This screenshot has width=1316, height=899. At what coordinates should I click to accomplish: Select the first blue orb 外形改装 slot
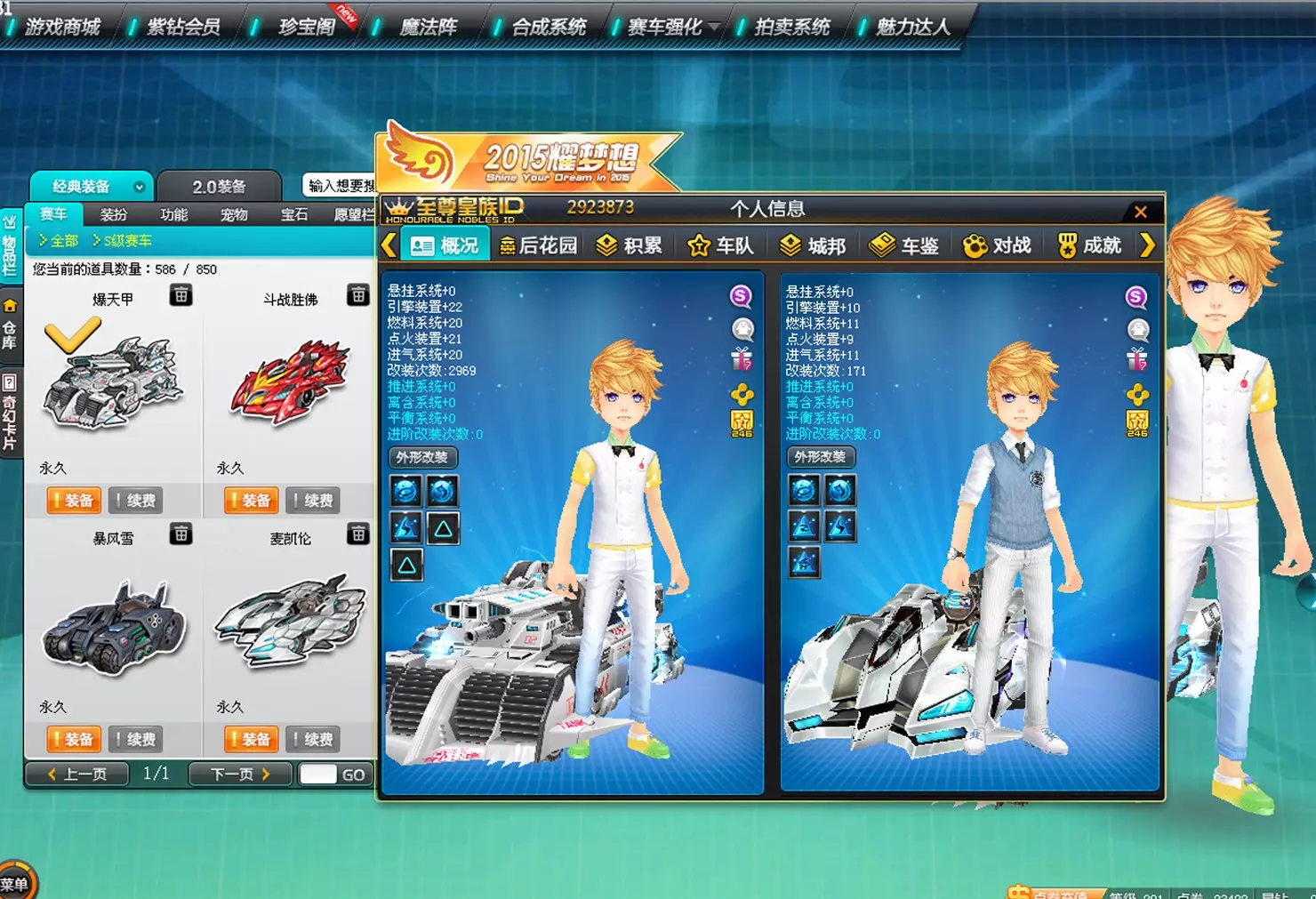[405, 491]
